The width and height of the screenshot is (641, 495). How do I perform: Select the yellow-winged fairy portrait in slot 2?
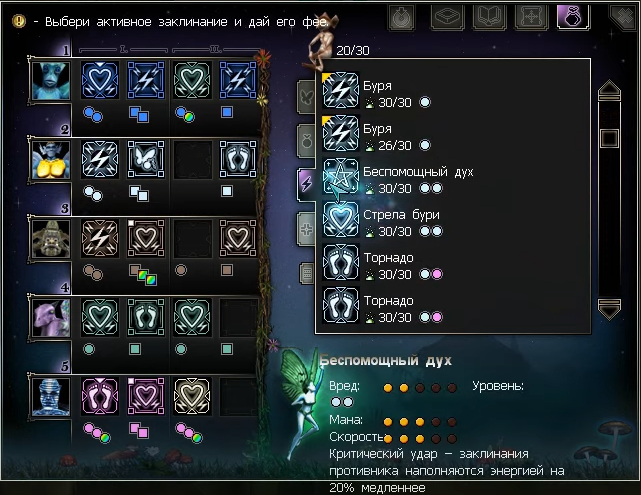point(50,159)
